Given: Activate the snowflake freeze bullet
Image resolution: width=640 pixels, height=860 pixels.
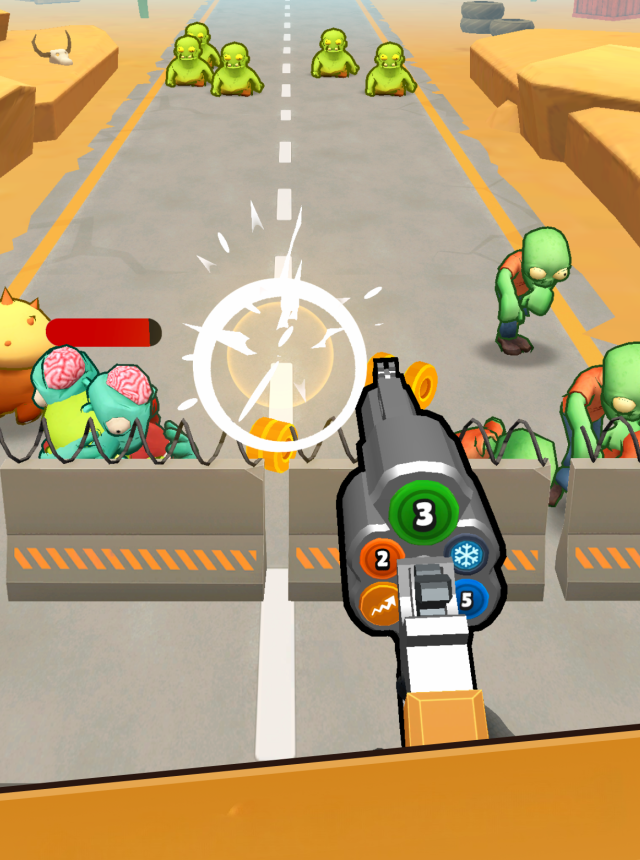Looking at the screenshot, I should tap(464, 556).
